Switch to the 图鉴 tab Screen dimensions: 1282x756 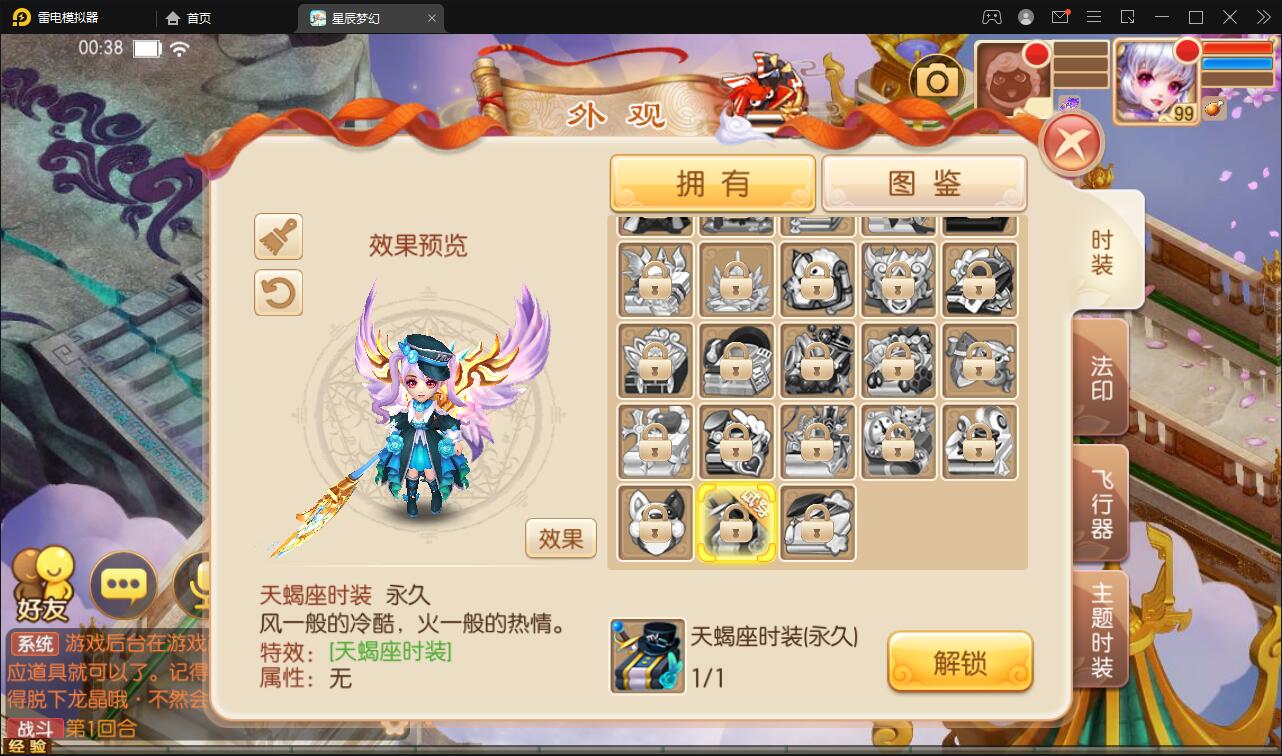point(923,183)
